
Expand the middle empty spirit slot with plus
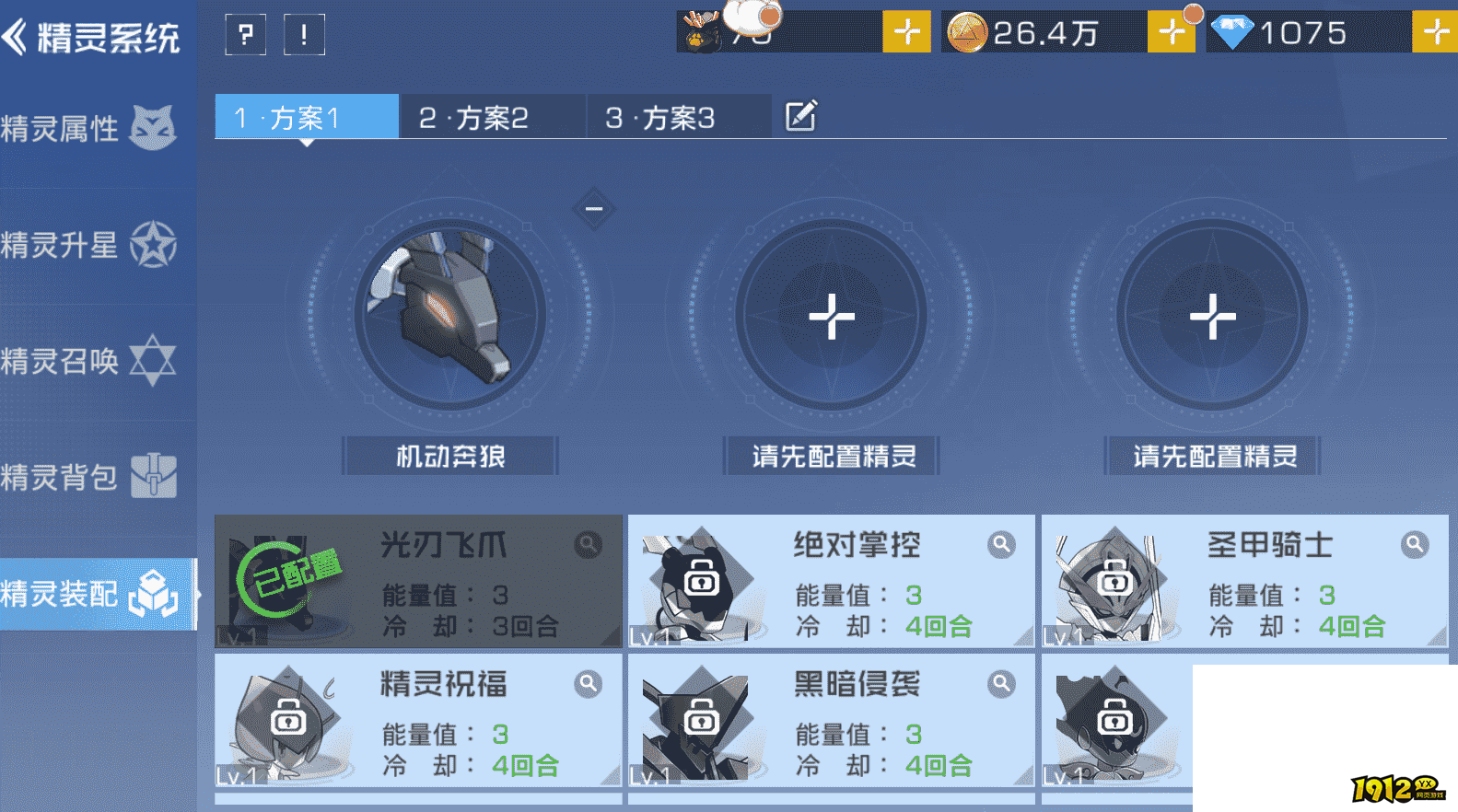point(831,315)
